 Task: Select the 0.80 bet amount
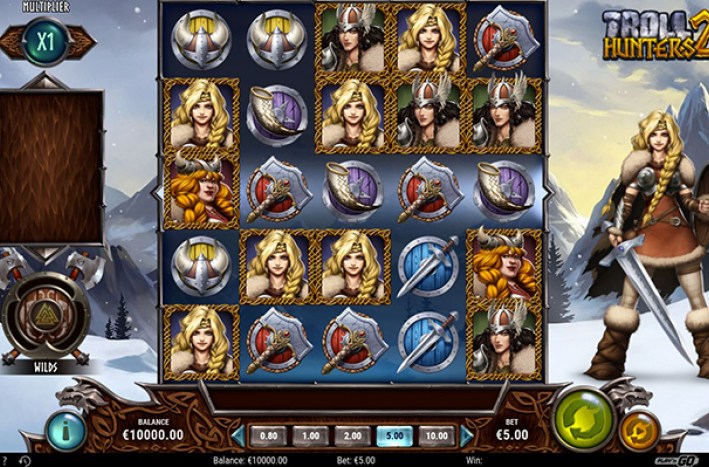click(x=268, y=436)
